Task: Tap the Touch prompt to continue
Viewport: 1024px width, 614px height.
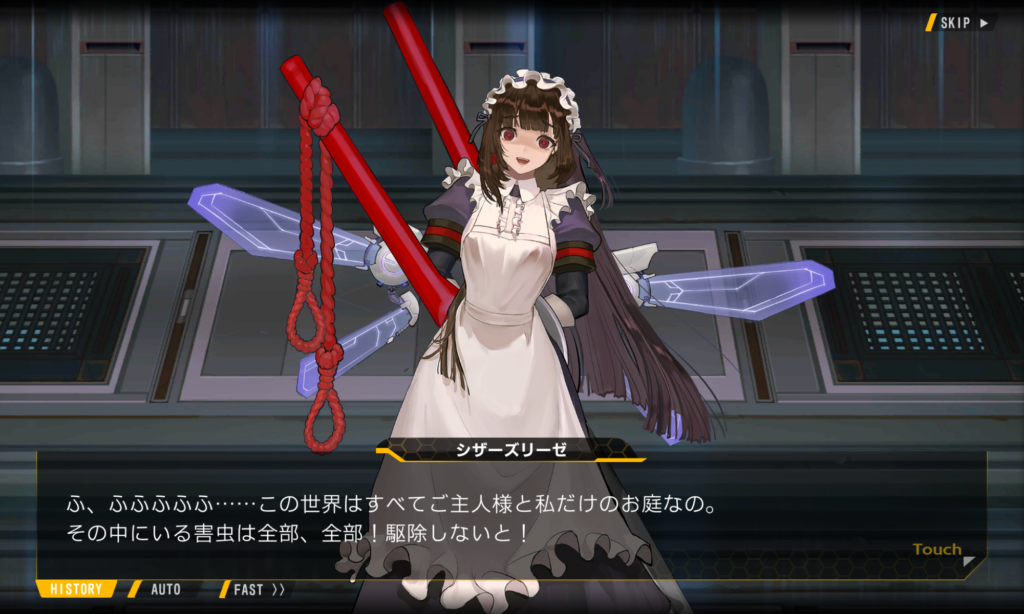Action: (x=938, y=550)
